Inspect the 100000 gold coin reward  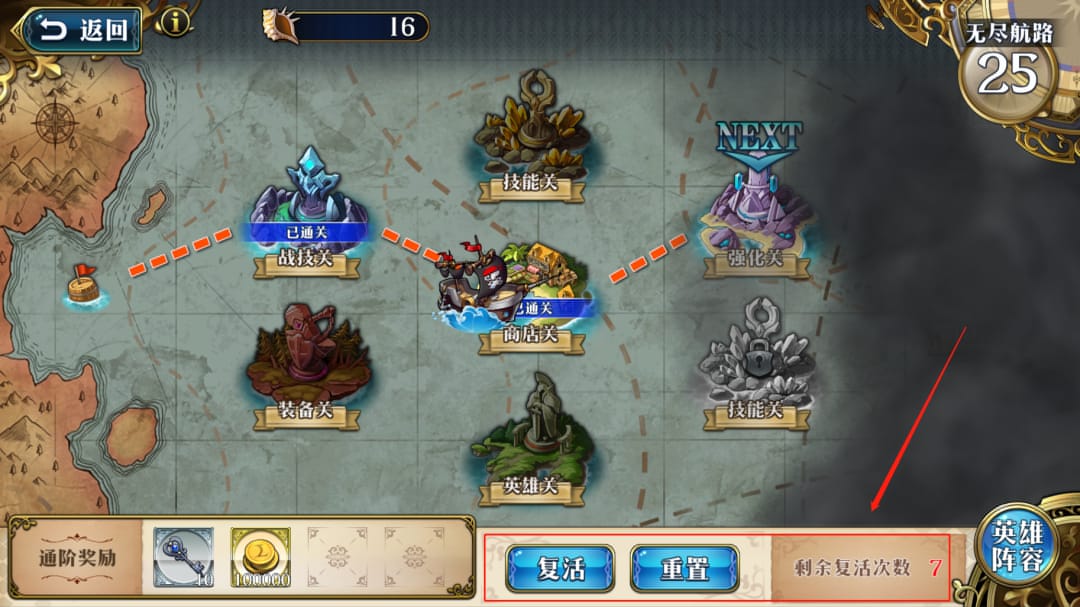coord(261,557)
